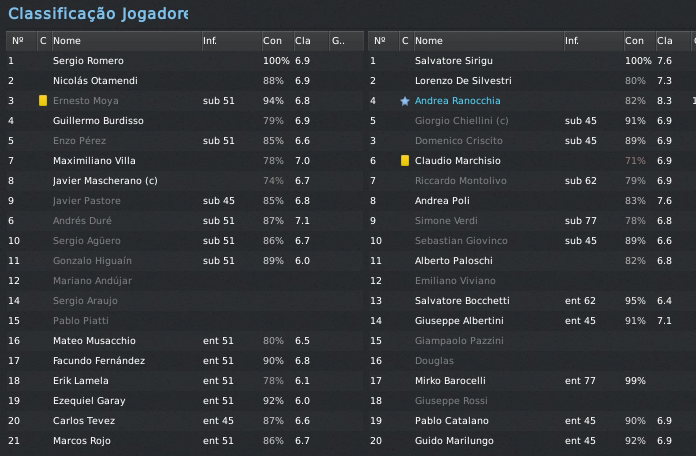Select Salvatore Sirigu goalkeeper row
696x456 pixels.
click(453, 61)
